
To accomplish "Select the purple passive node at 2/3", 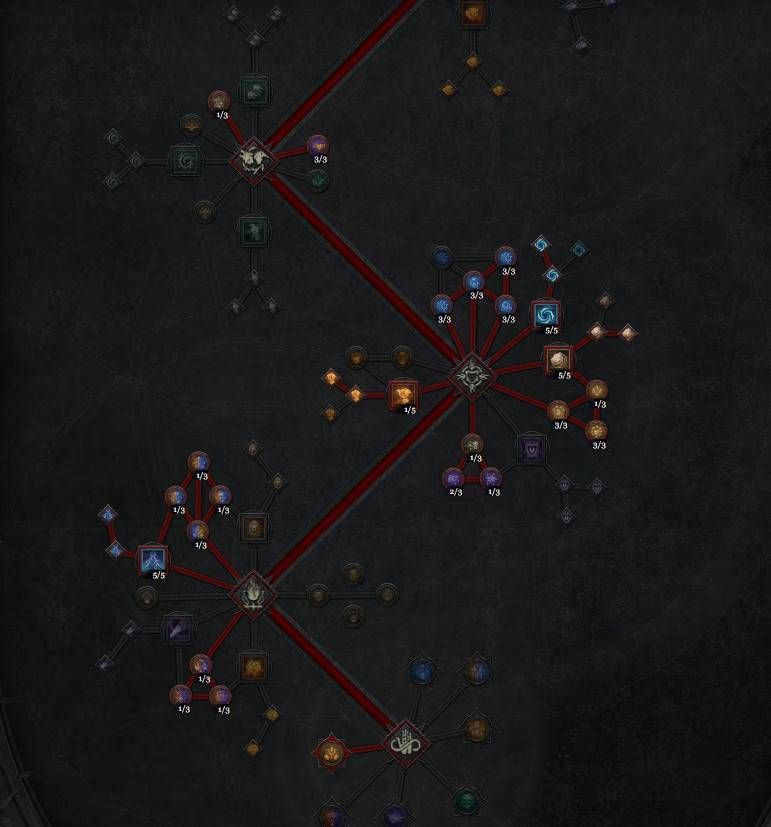I will coord(453,478).
